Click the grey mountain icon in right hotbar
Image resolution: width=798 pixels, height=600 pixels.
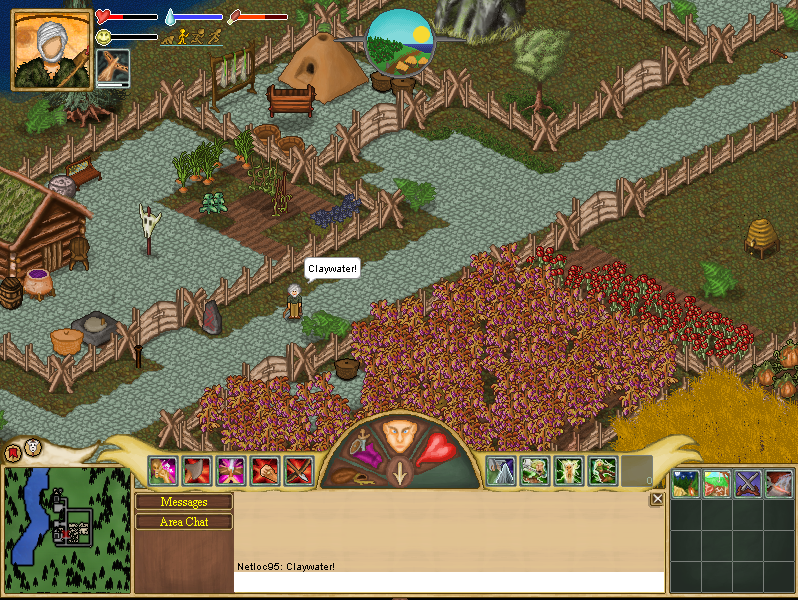500,470
